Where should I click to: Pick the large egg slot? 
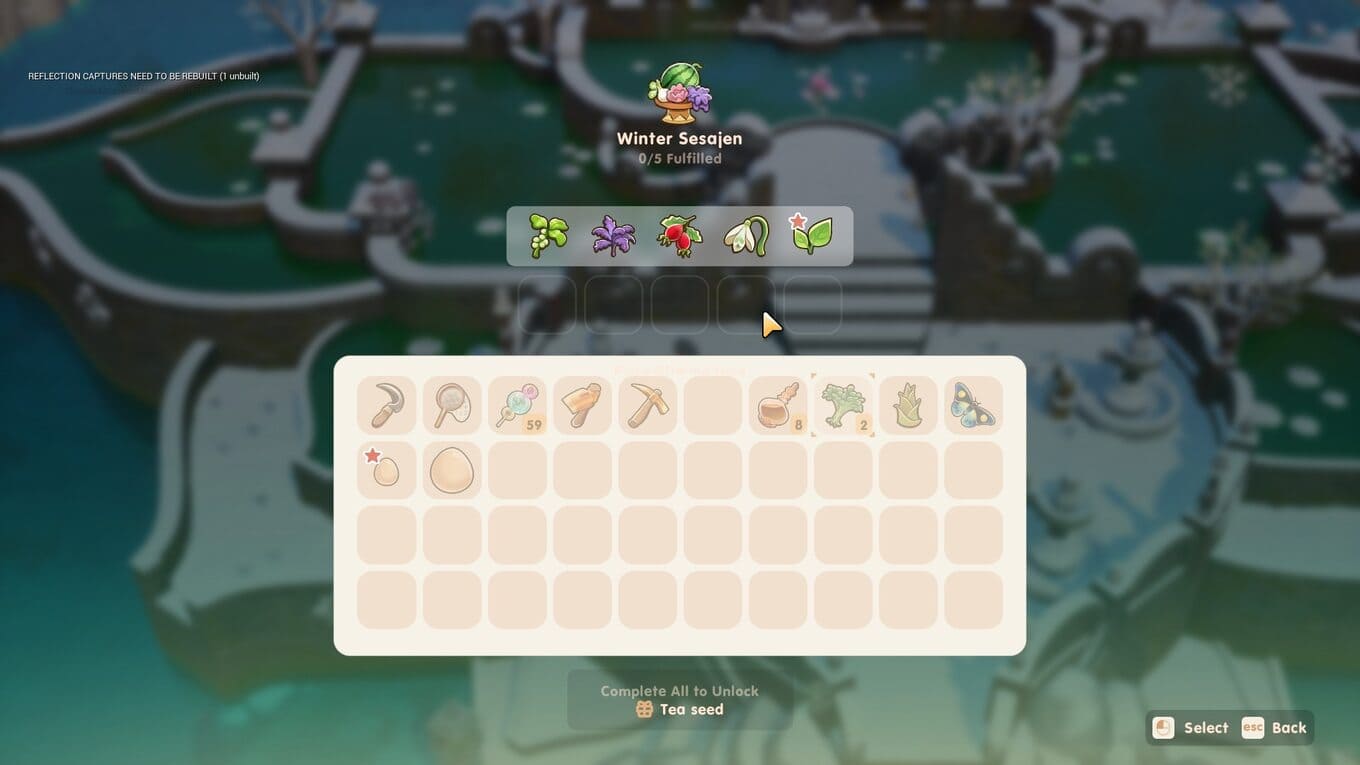point(452,470)
